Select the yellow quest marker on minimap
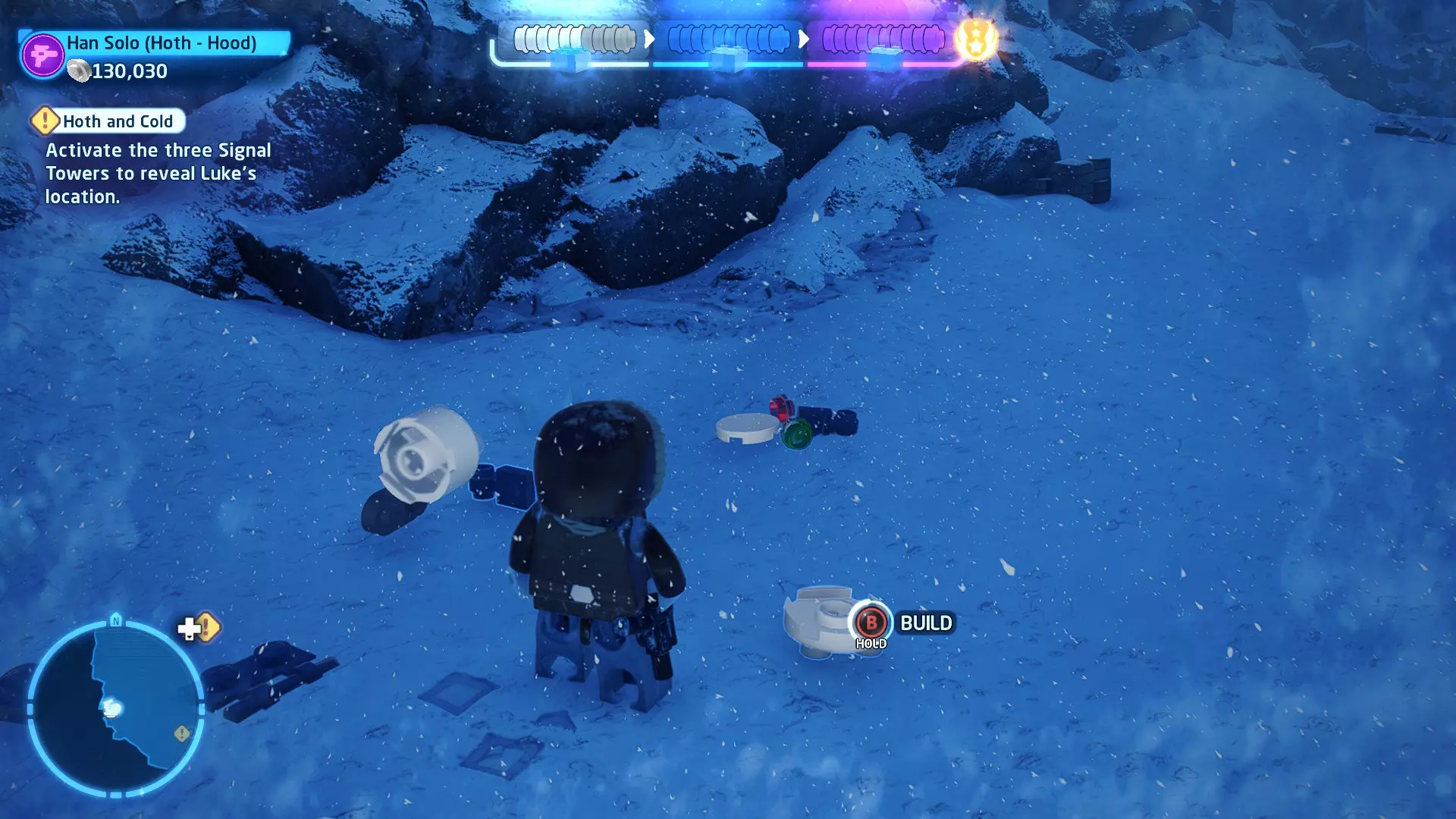Image resolution: width=1456 pixels, height=819 pixels. pyautogui.click(x=182, y=733)
